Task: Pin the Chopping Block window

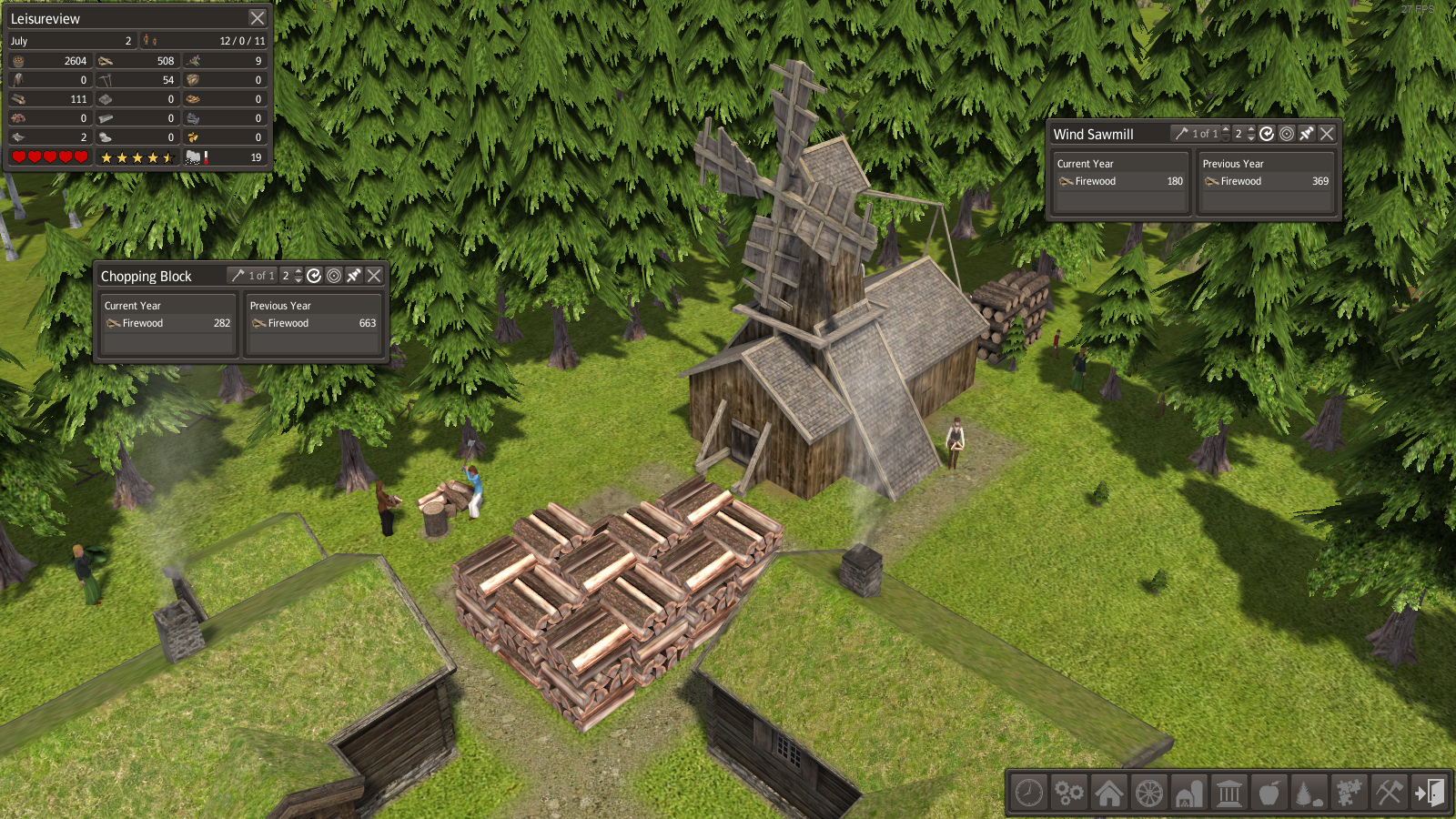Action: click(x=354, y=276)
